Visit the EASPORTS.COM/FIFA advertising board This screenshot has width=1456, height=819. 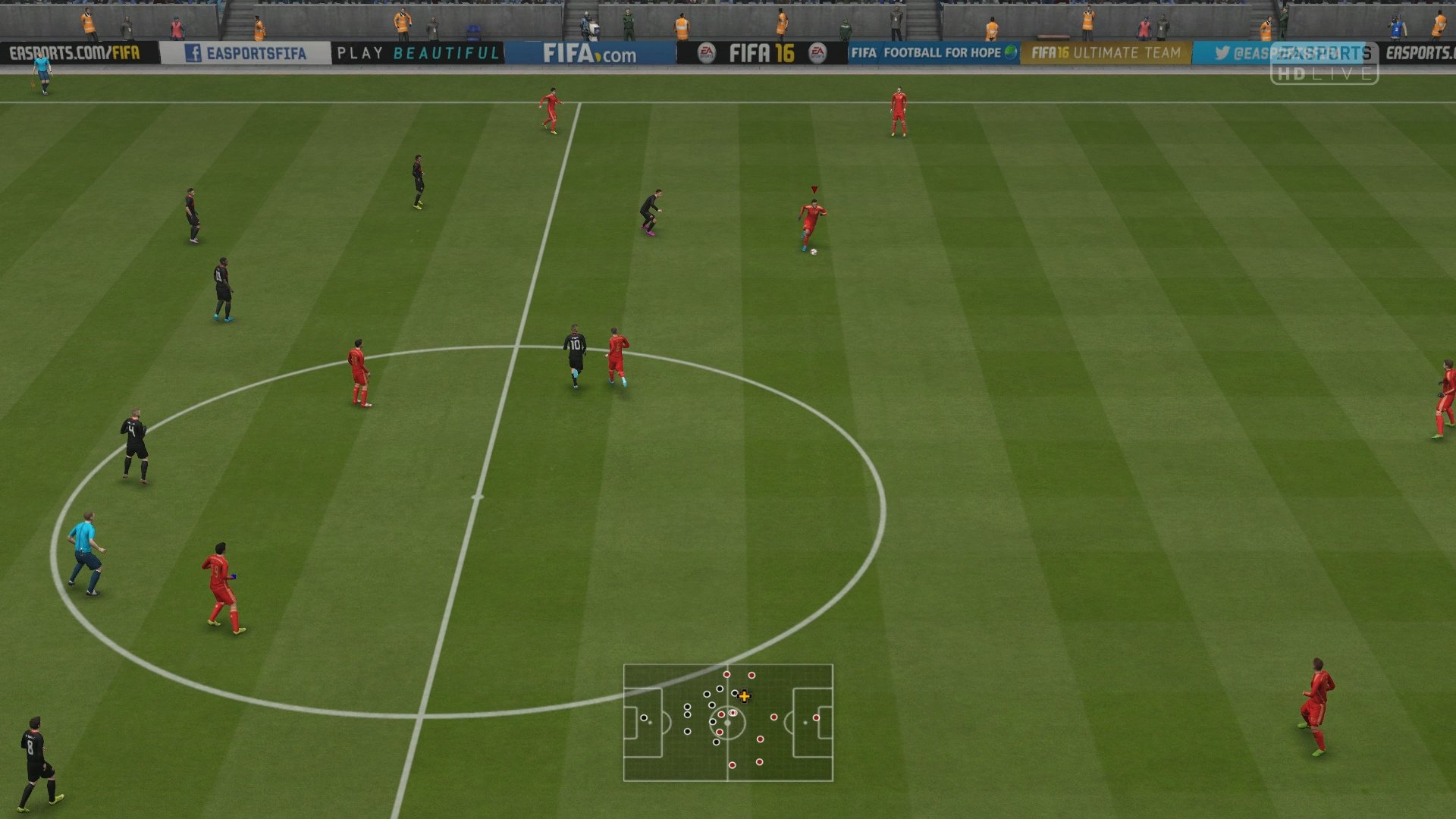coord(76,53)
